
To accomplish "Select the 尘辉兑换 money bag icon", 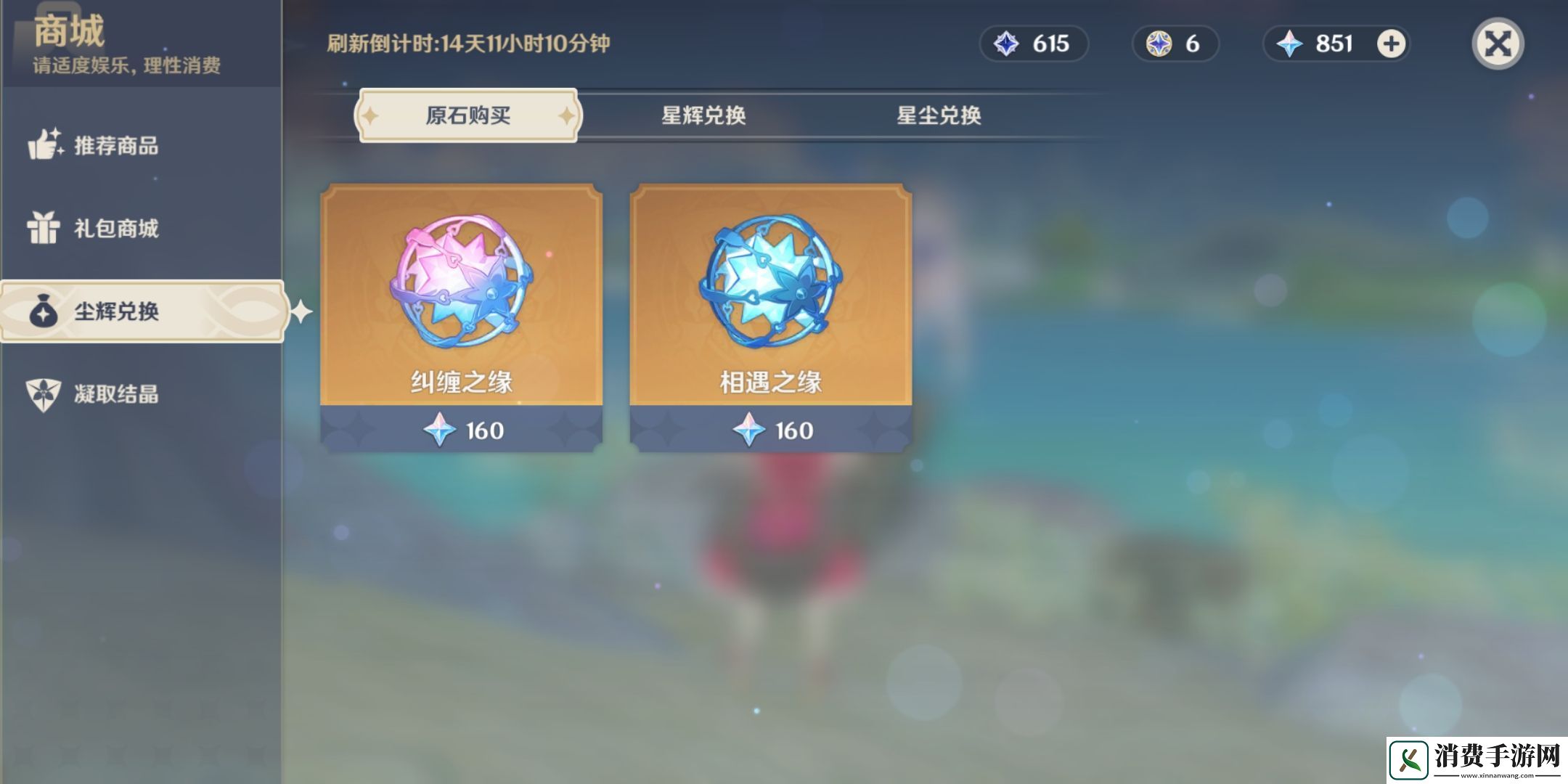I will 45,314.
